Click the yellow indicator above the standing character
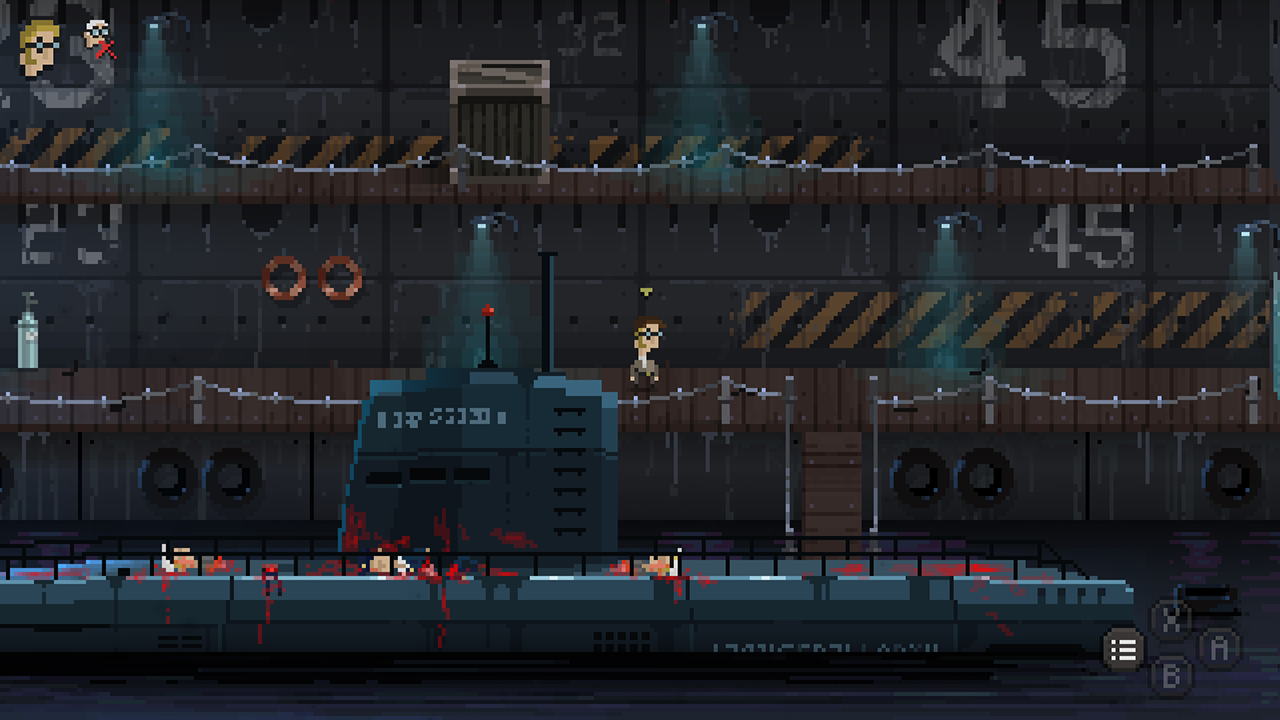1280x720 pixels. [x=645, y=291]
